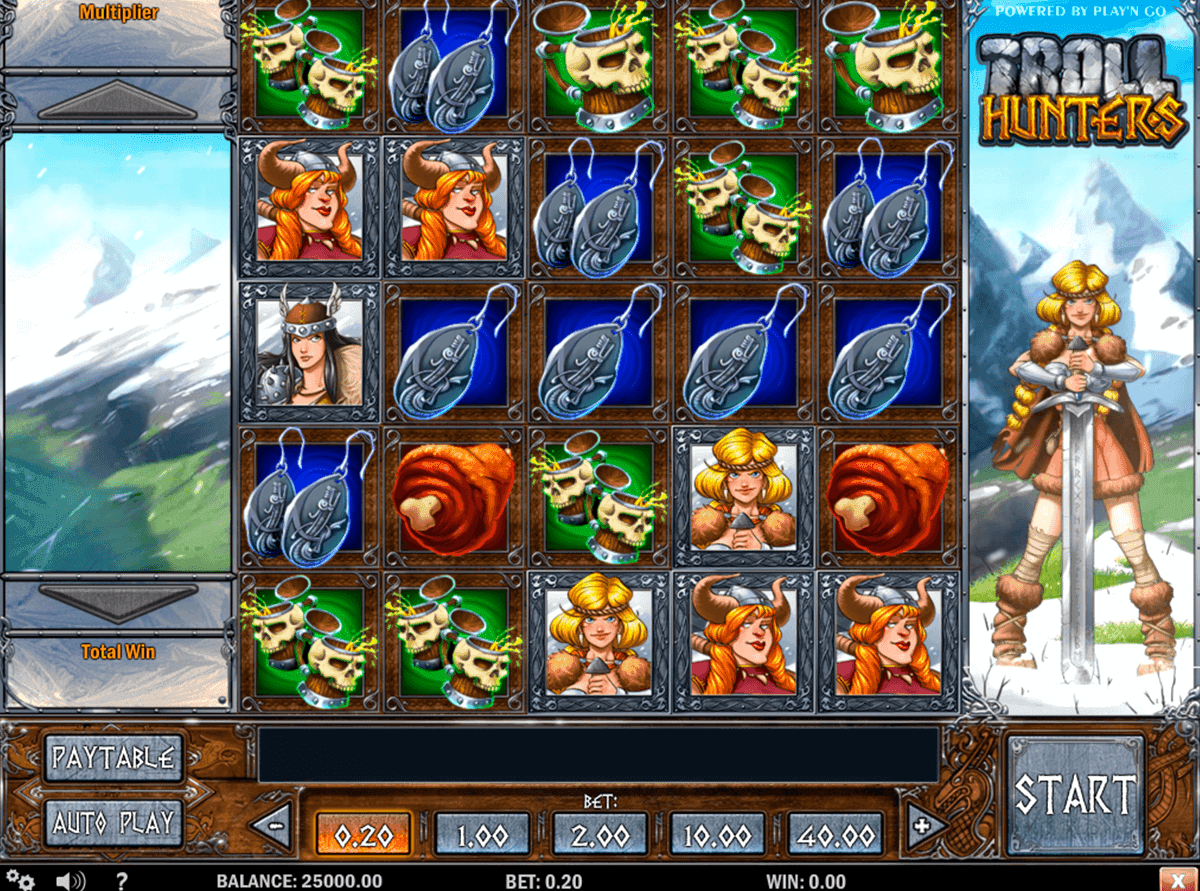Viewport: 1200px width, 891px height.
Task: Toggle sound with the speaker icon
Action: tap(71, 881)
